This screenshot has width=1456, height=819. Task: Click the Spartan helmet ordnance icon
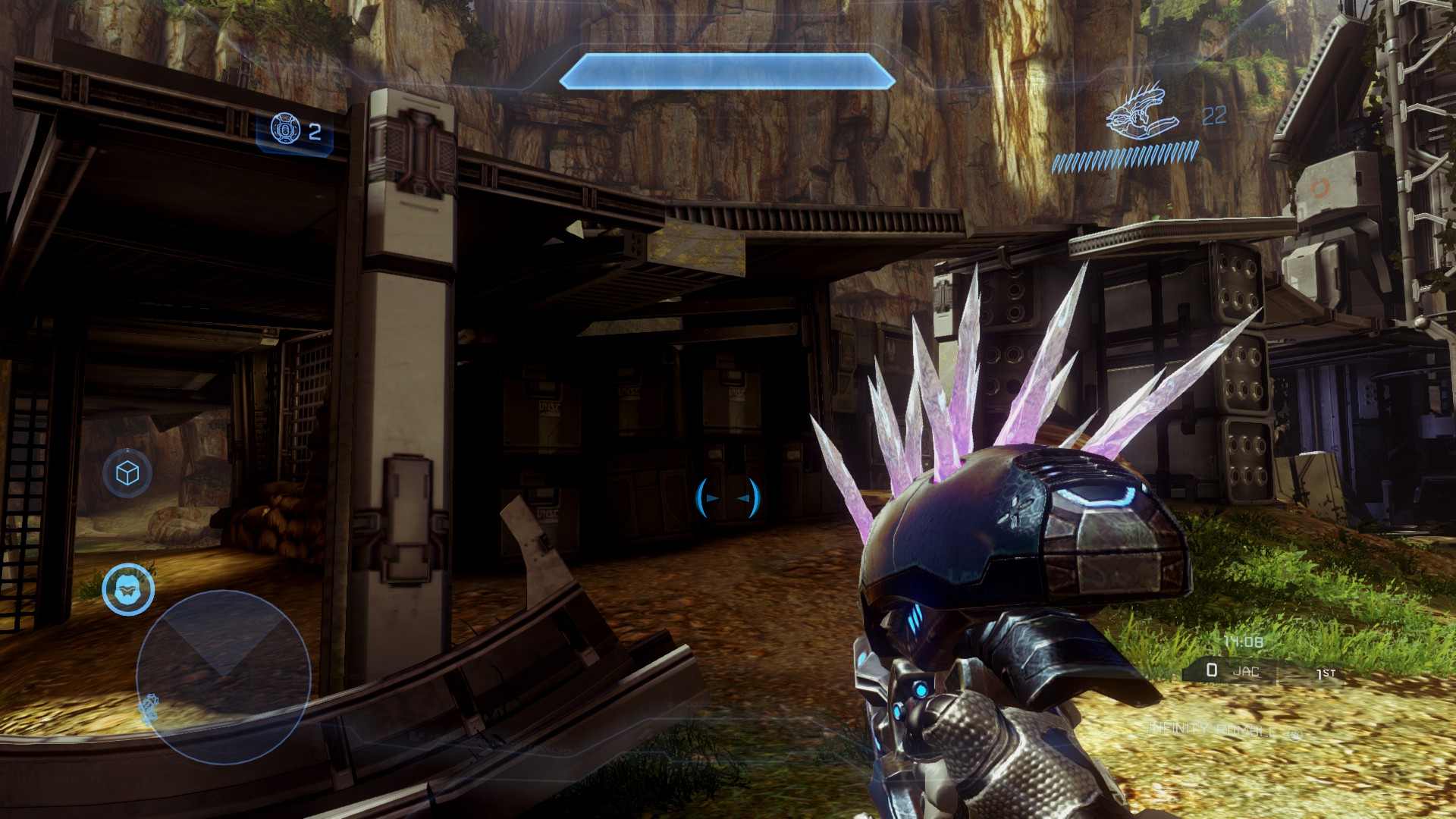coord(128,589)
